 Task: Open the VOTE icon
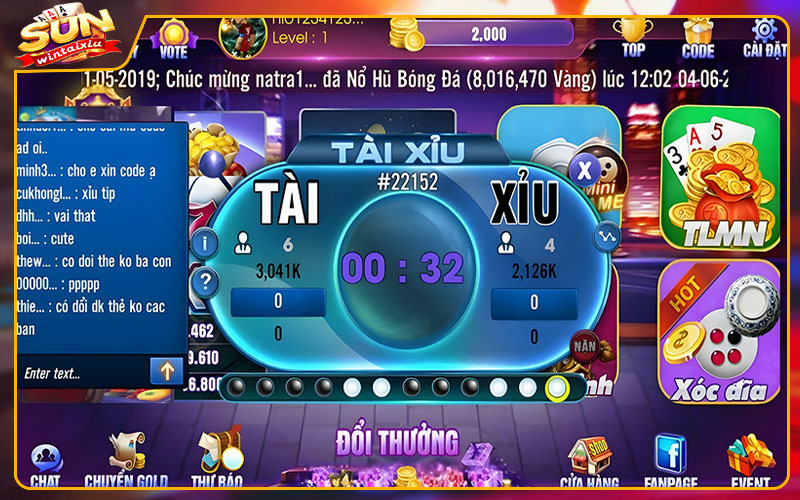[173, 39]
